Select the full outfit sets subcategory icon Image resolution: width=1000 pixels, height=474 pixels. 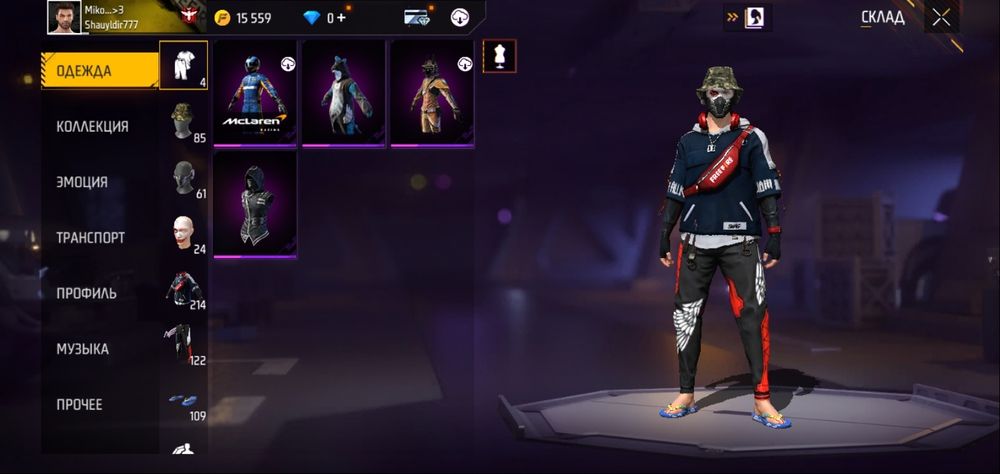[183, 65]
